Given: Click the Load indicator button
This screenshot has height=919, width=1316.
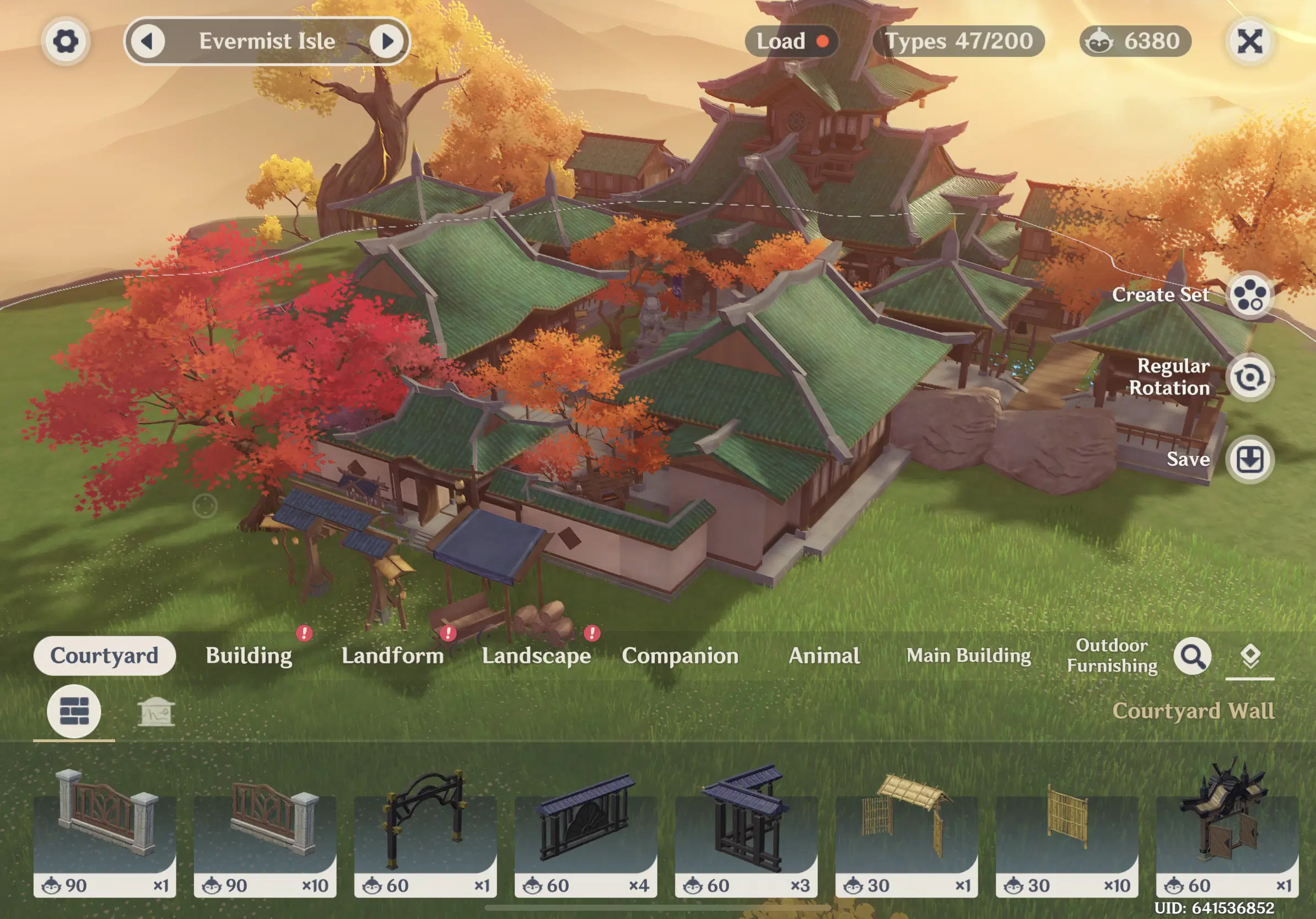Looking at the screenshot, I should 791,41.
